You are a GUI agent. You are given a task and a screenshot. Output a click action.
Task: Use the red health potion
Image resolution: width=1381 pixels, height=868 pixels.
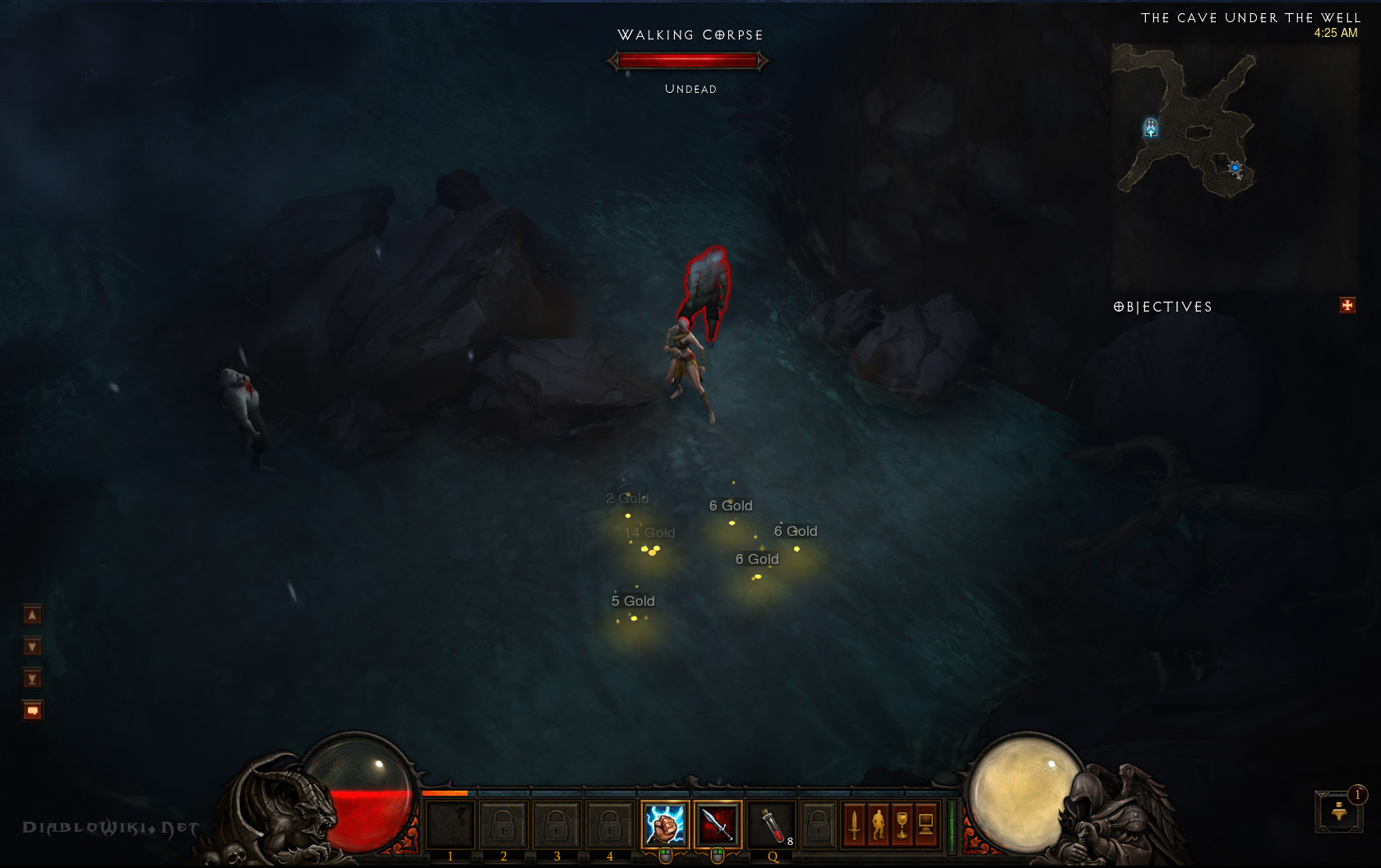(771, 824)
